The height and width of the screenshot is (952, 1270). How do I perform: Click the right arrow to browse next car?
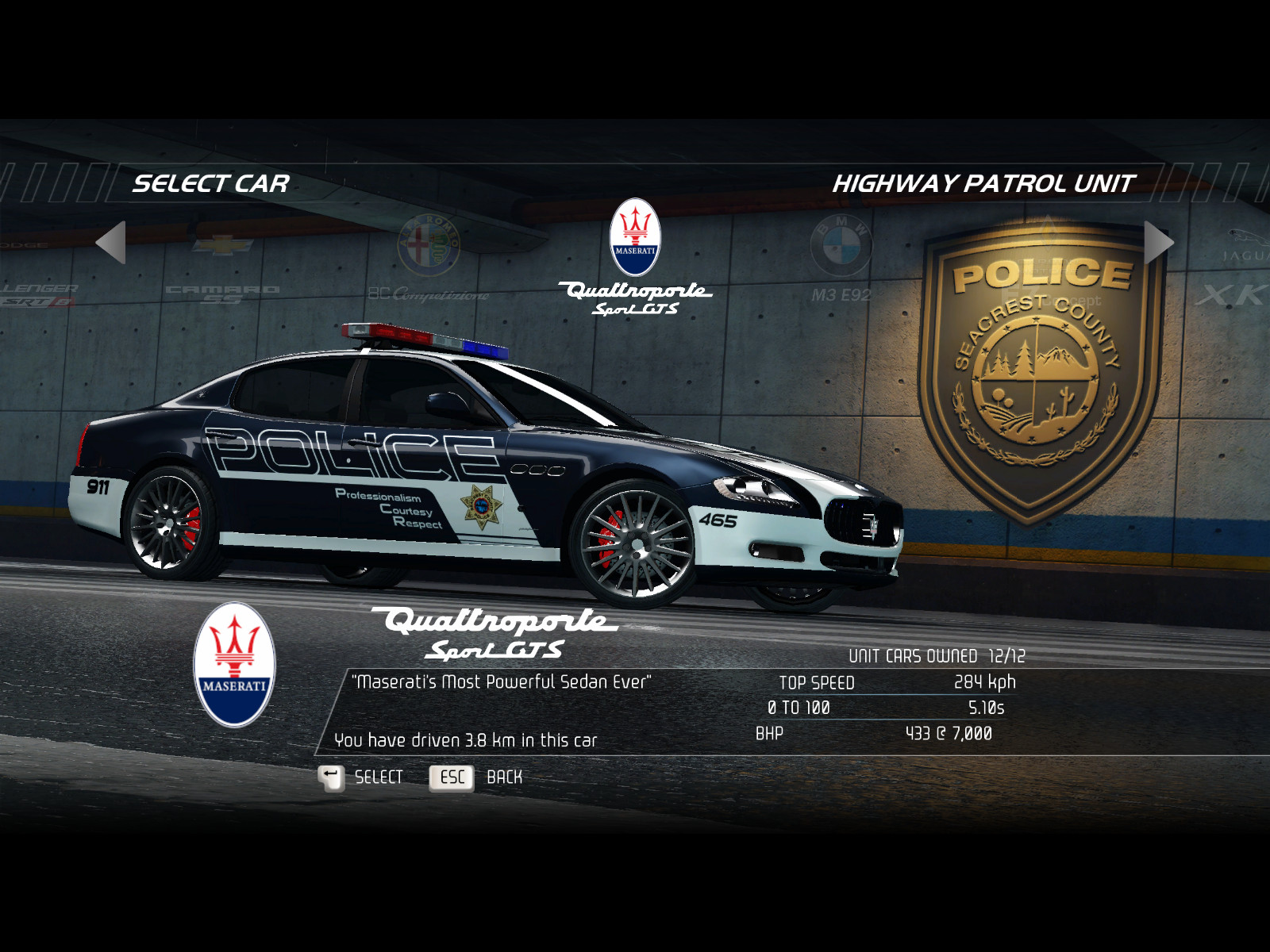(x=1158, y=242)
